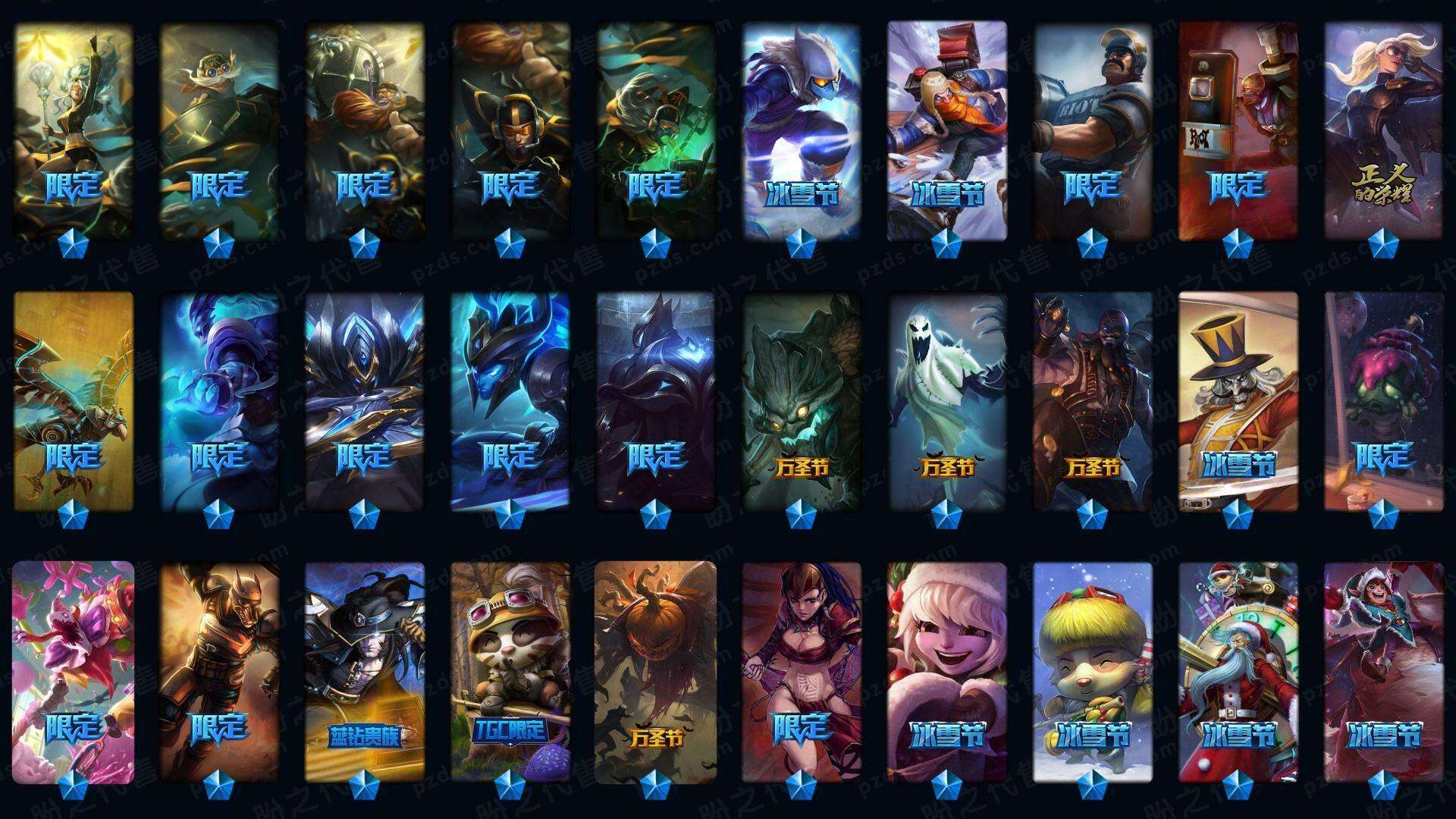Select the Teemo in yellow-green hat
Viewport: 1456px width, 819px height.
coord(1093,671)
